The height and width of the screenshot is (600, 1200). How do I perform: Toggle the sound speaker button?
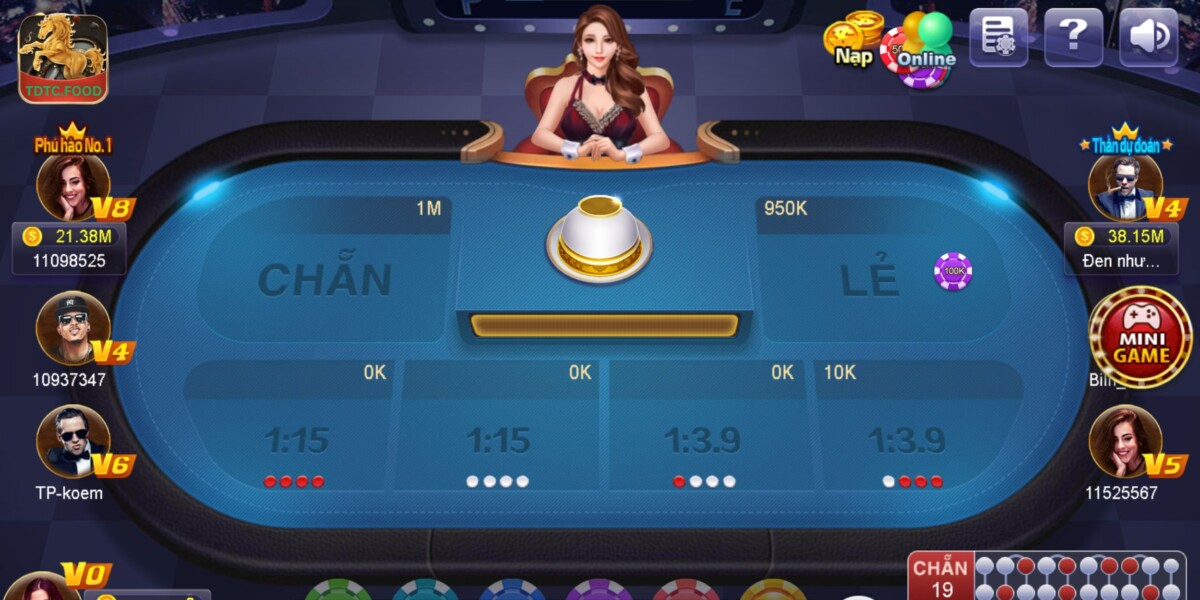click(x=1148, y=38)
